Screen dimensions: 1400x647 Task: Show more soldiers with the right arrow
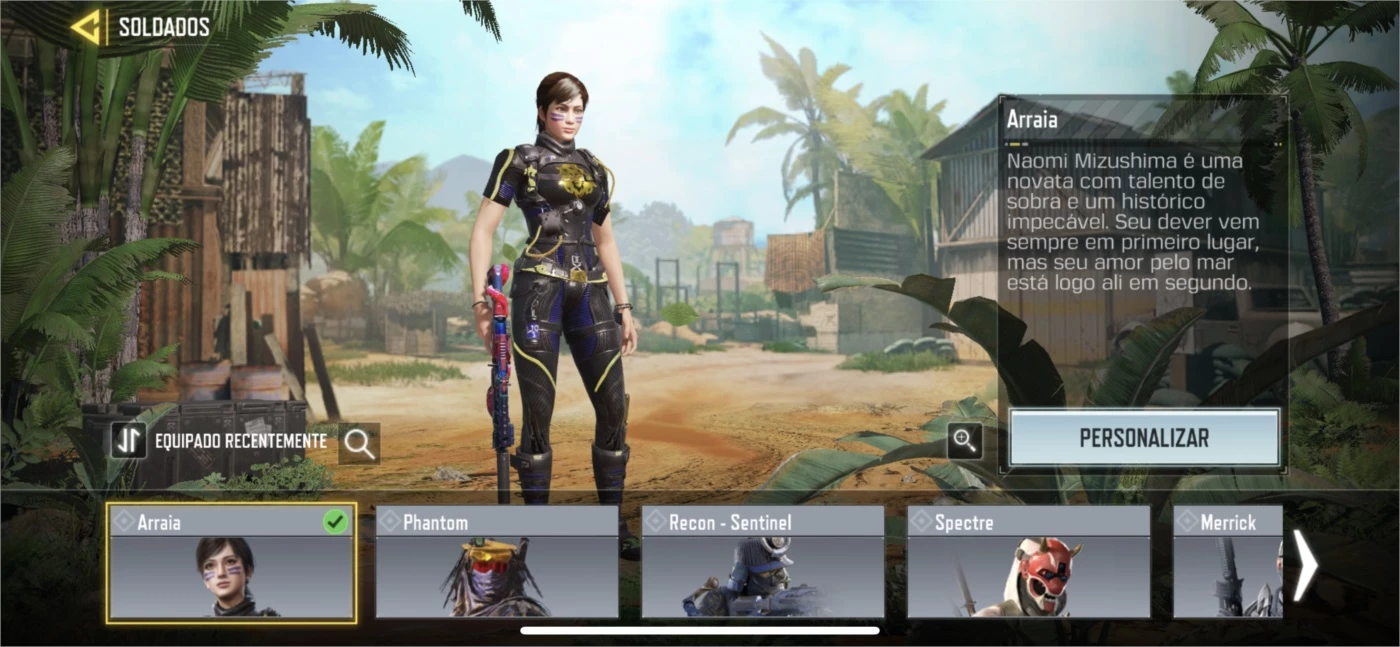point(1305,565)
